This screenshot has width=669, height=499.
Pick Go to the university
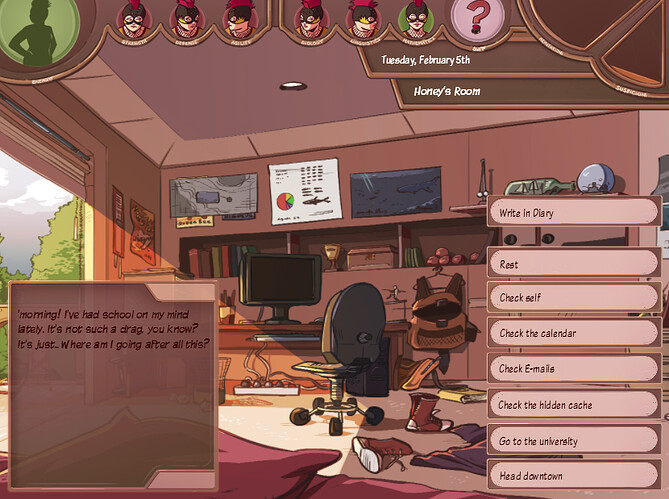(x=572, y=441)
